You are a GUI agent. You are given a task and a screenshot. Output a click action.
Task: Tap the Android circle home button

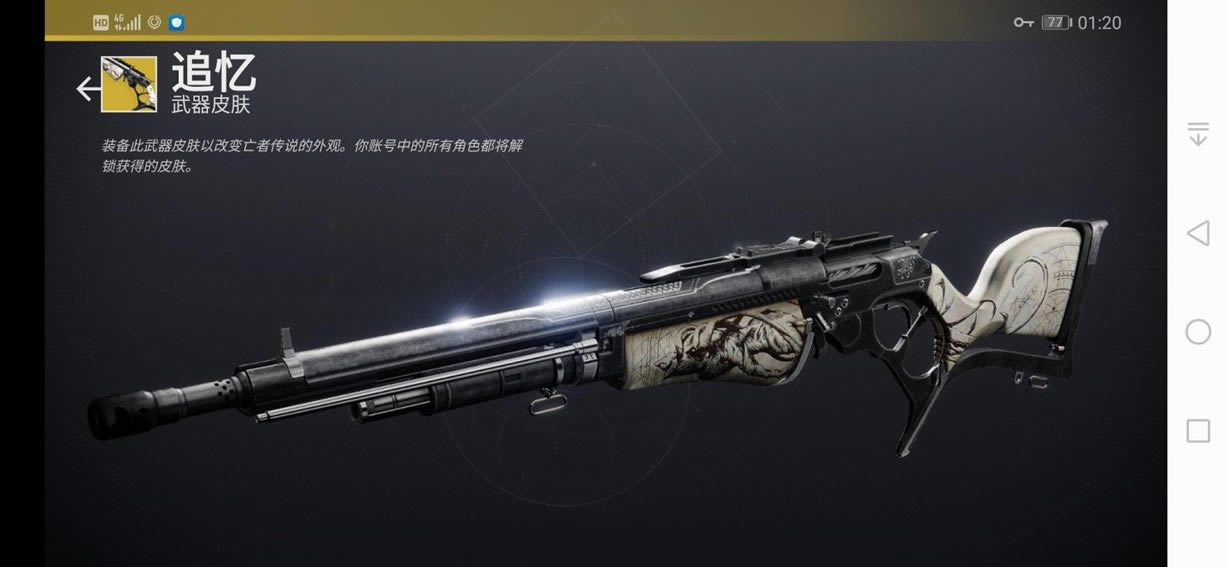point(1198,332)
